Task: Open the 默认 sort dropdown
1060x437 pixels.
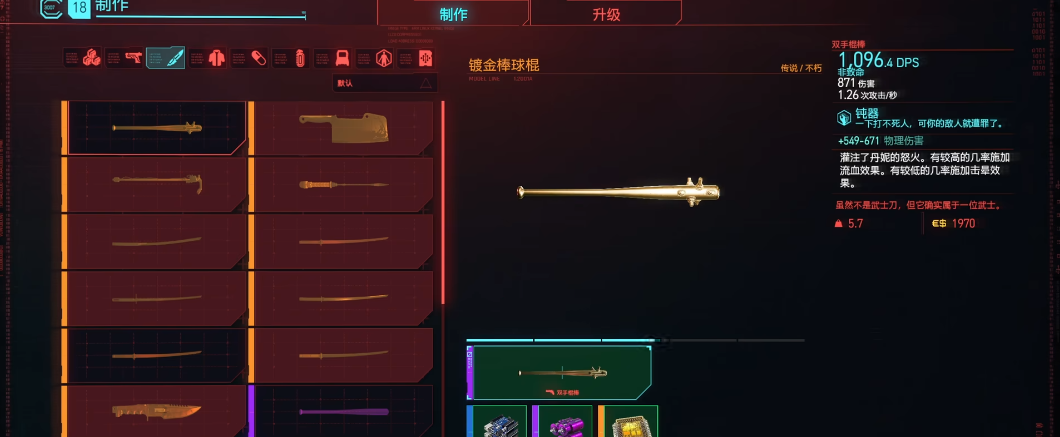Action: click(385, 83)
